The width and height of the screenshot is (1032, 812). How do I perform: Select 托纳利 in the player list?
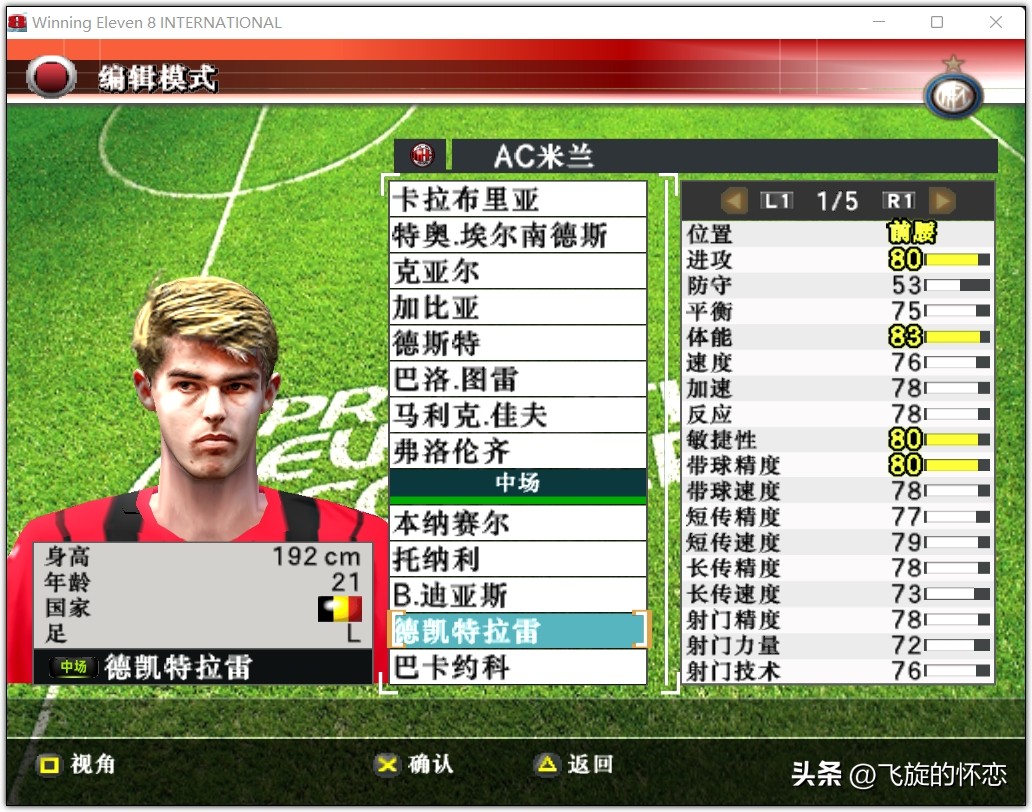[x=518, y=559]
